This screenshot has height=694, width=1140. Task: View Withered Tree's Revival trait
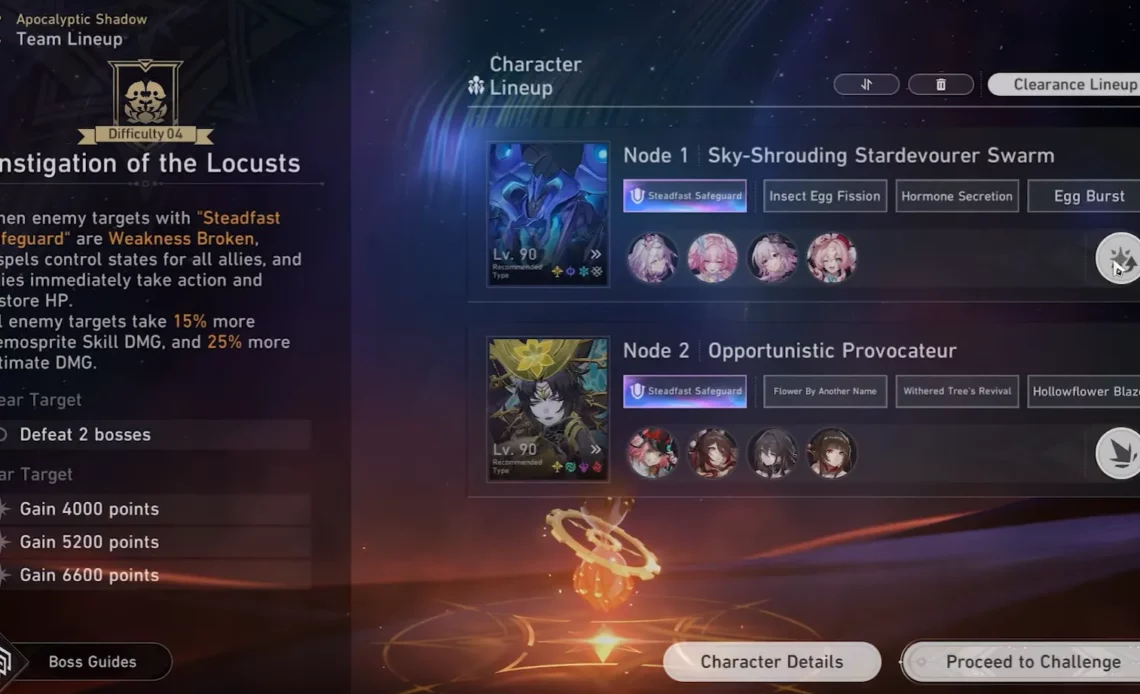(x=956, y=391)
